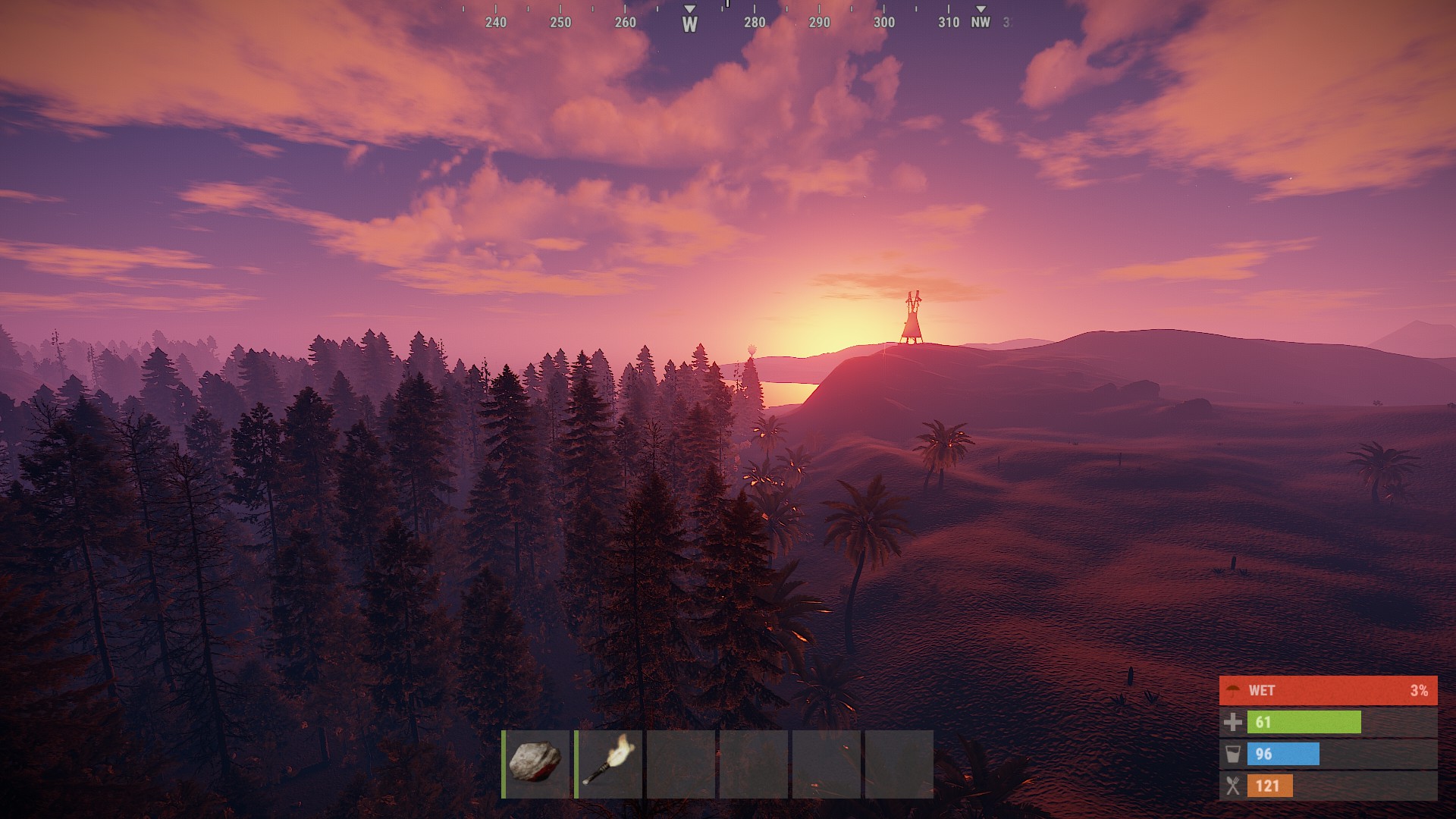Select the rock in the hotbar
1456x819 pixels.
(x=536, y=763)
